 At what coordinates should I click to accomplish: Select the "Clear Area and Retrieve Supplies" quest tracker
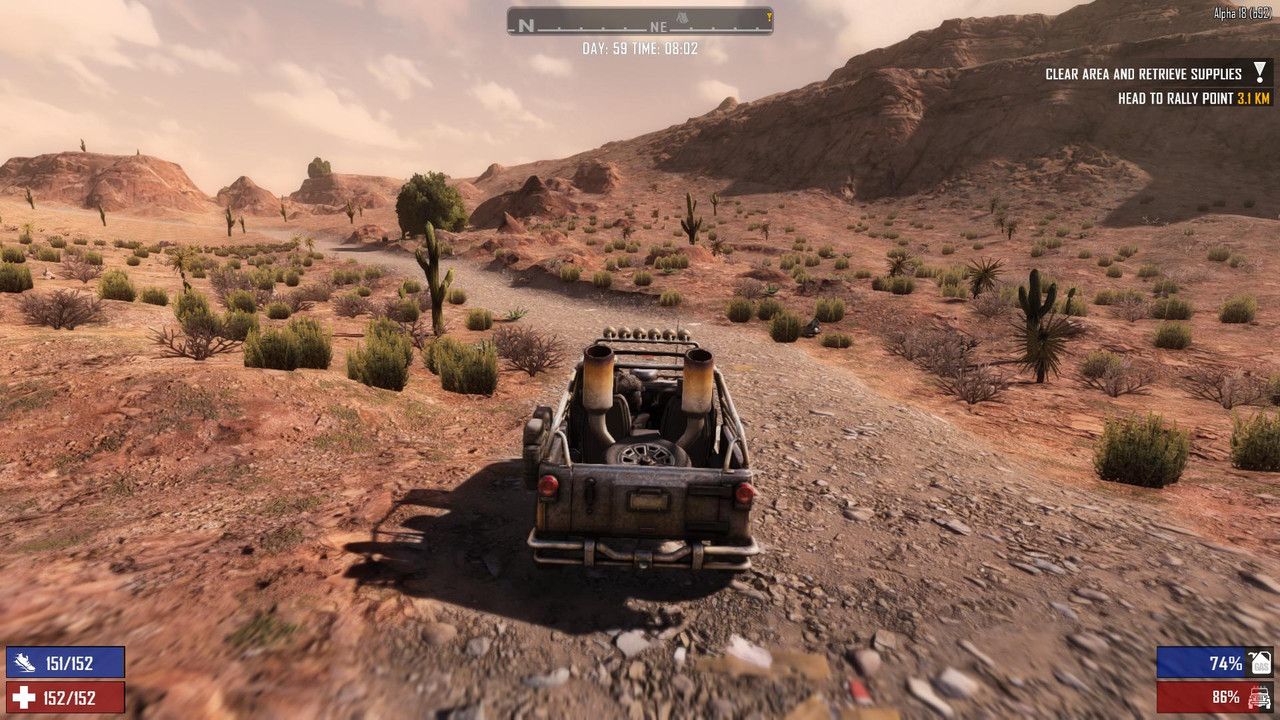coord(1143,74)
